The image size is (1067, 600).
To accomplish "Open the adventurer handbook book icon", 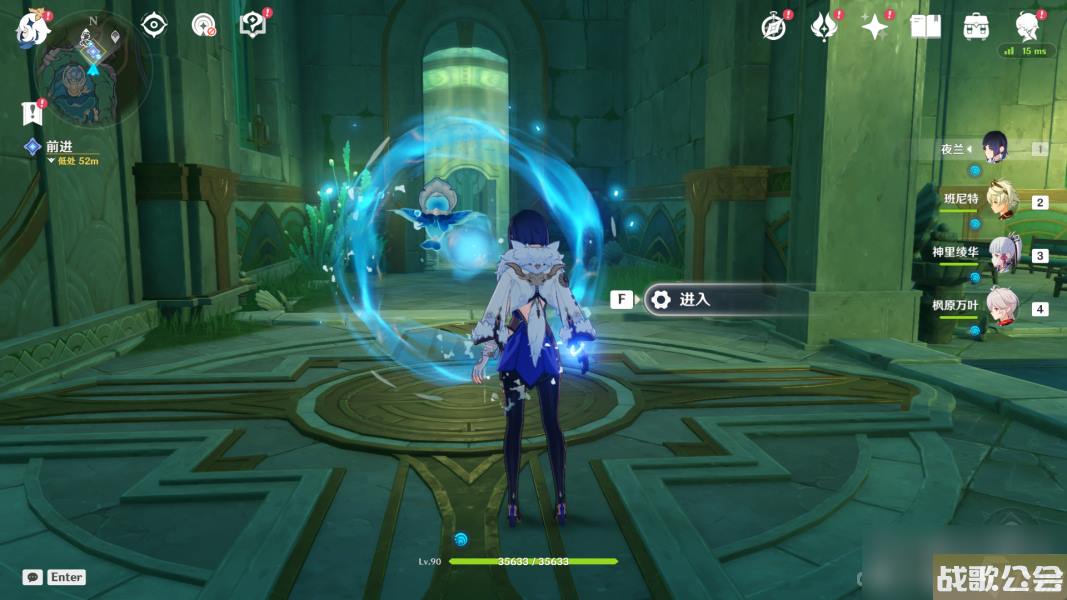I will pos(925,27).
